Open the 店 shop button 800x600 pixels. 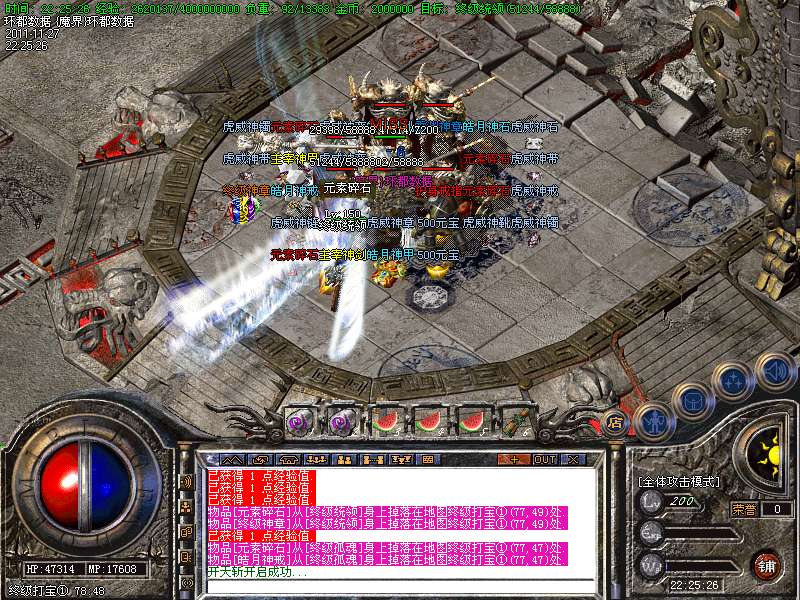tap(615, 422)
